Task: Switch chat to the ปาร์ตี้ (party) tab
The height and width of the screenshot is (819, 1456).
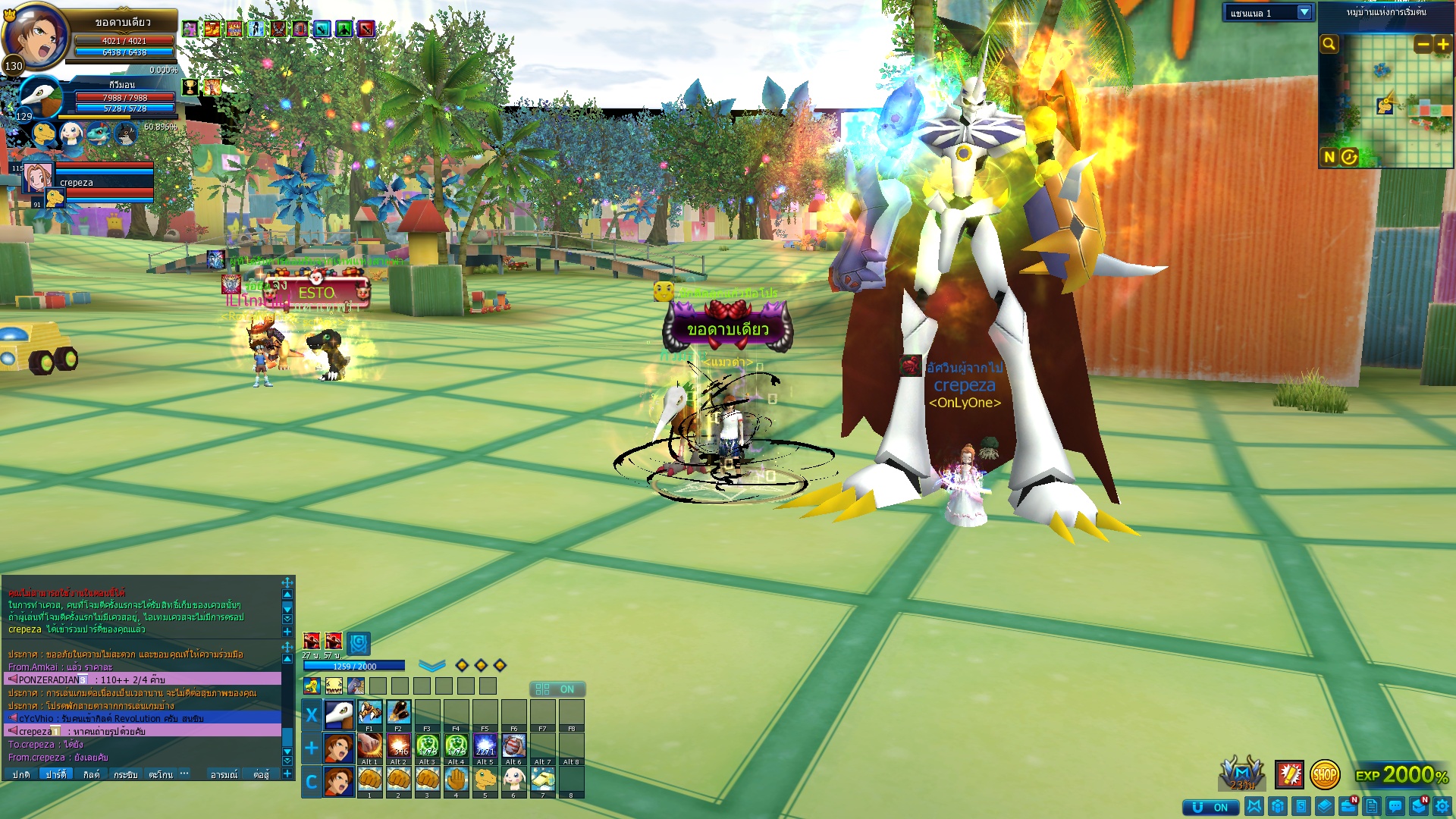Action: click(x=56, y=774)
